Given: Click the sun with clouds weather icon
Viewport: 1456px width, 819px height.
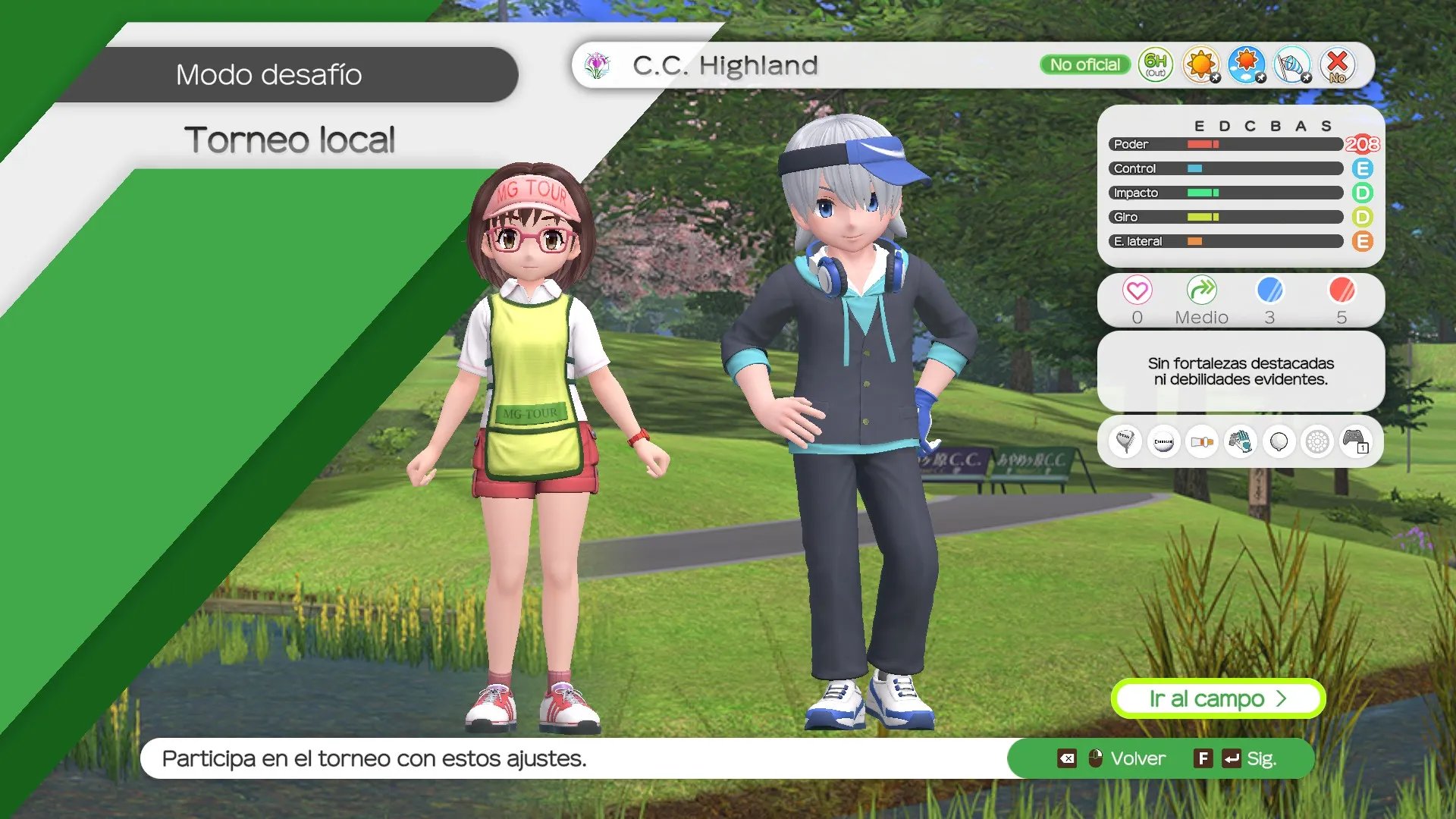Looking at the screenshot, I should click(1246, 64).
